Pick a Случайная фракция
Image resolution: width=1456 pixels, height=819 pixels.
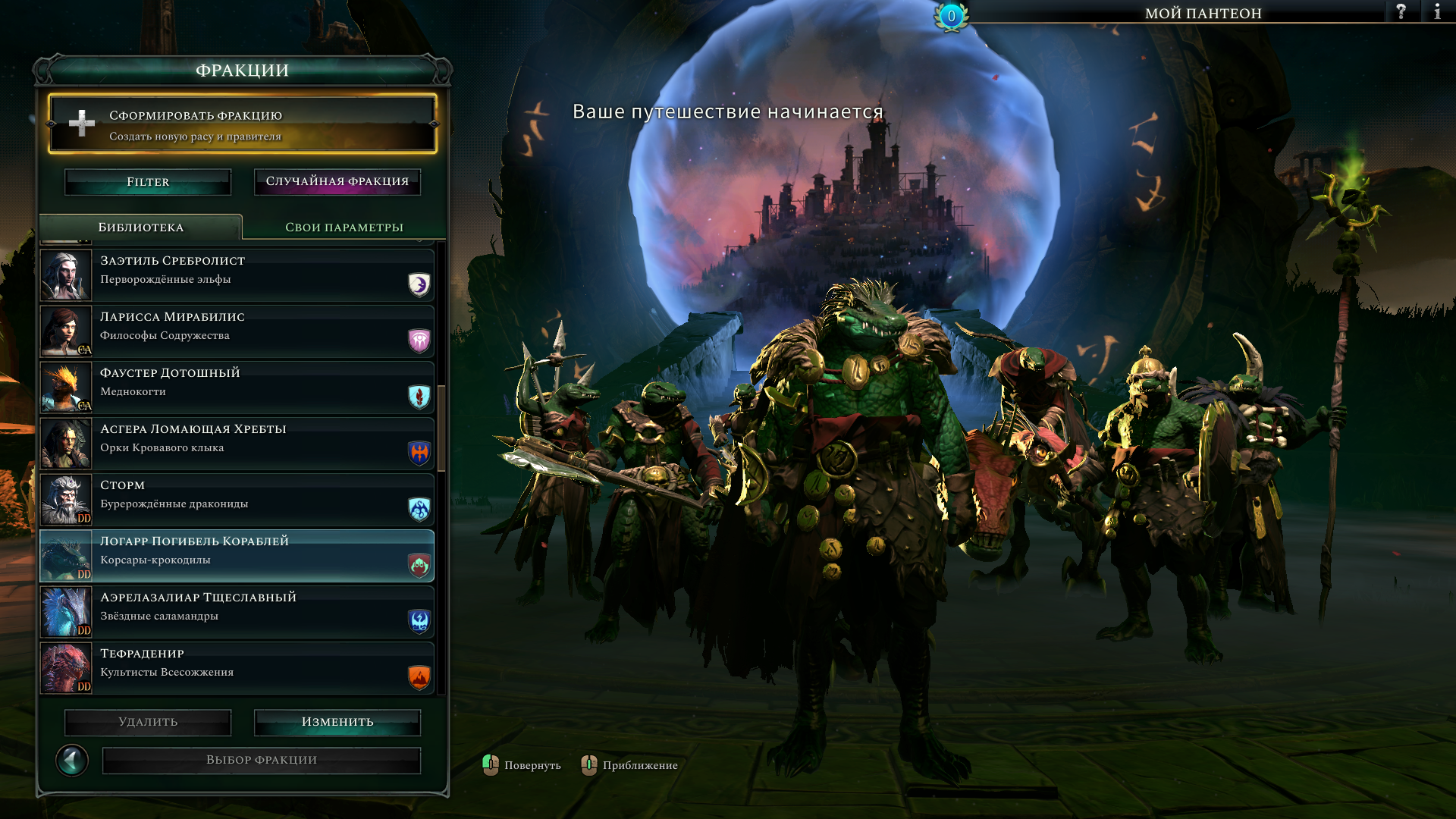[337, 182]
